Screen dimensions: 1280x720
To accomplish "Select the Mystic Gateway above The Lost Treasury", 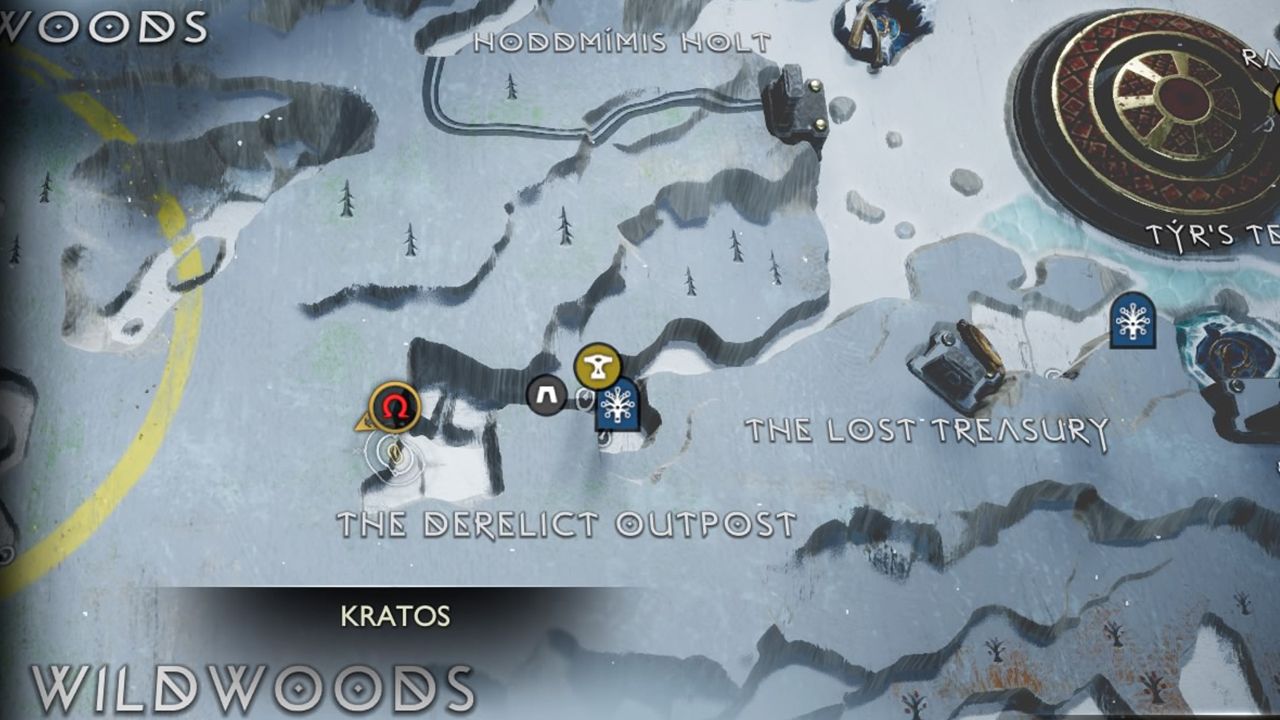I will pos(1133,322).
